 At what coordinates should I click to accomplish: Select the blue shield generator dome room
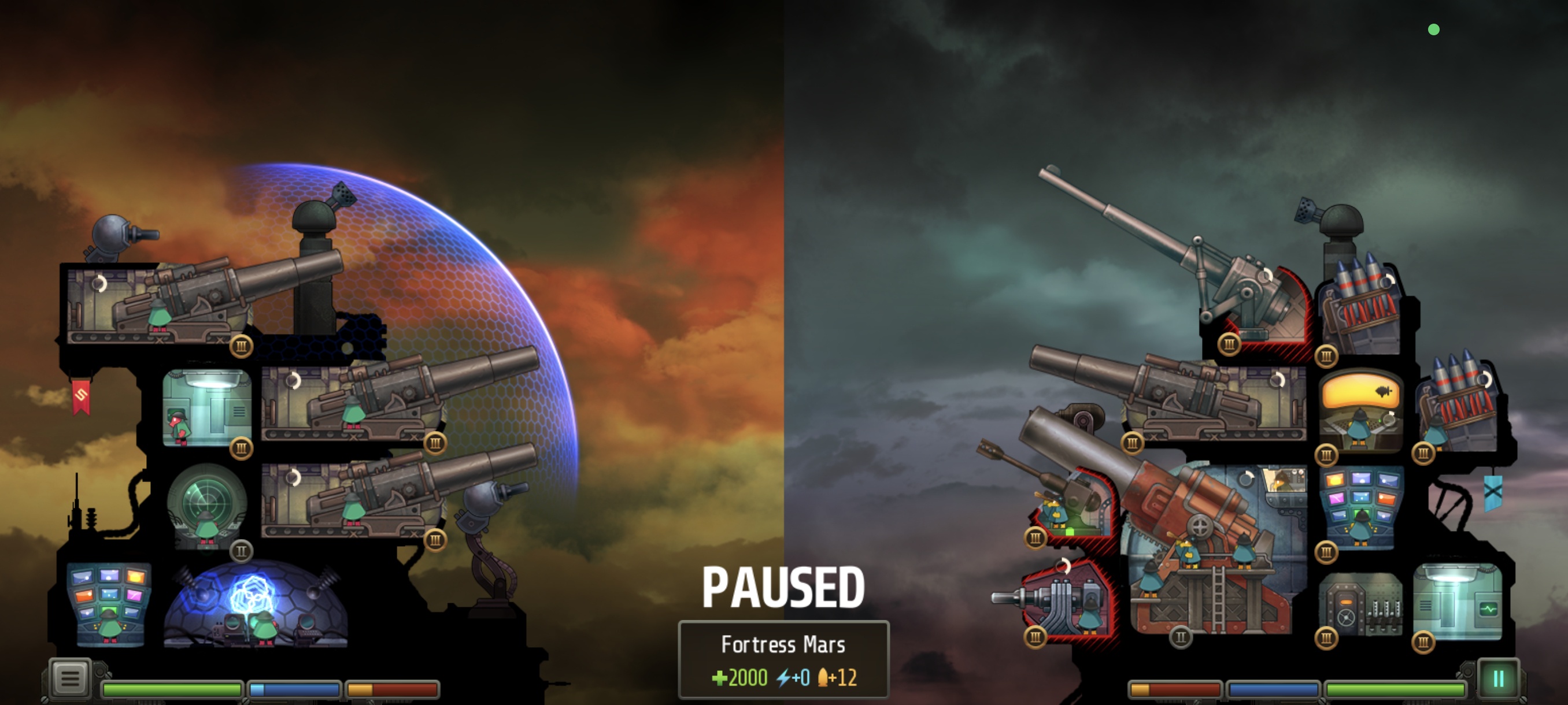[256, 605]
